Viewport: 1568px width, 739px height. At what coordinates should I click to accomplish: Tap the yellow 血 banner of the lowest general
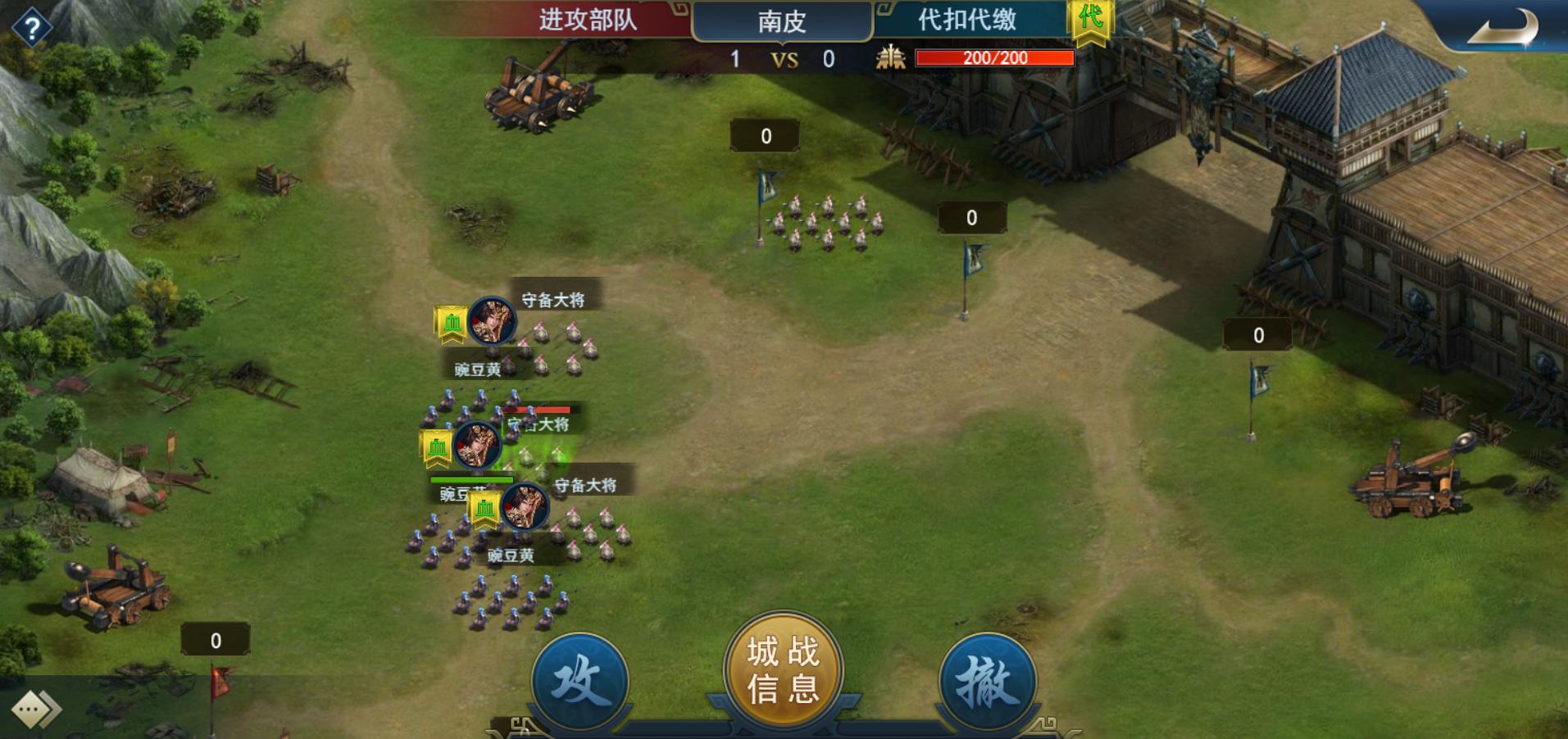point(485,508)
